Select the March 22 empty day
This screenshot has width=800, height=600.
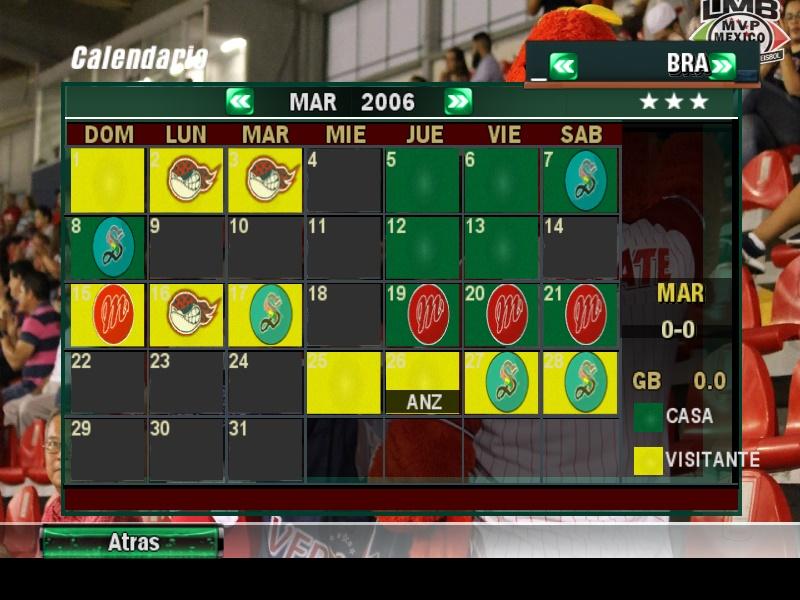107,382
